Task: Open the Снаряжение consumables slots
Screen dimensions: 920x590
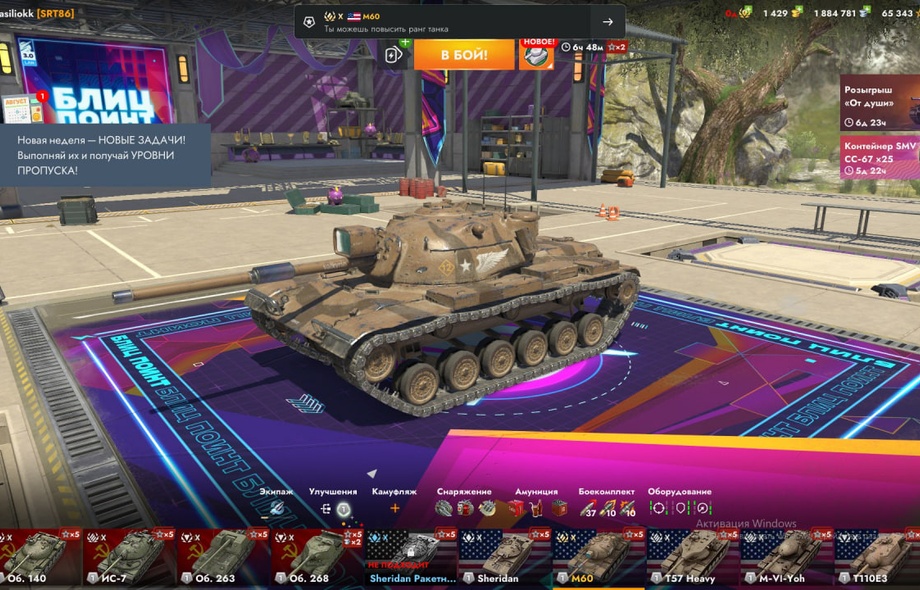Action: point(465,508)
